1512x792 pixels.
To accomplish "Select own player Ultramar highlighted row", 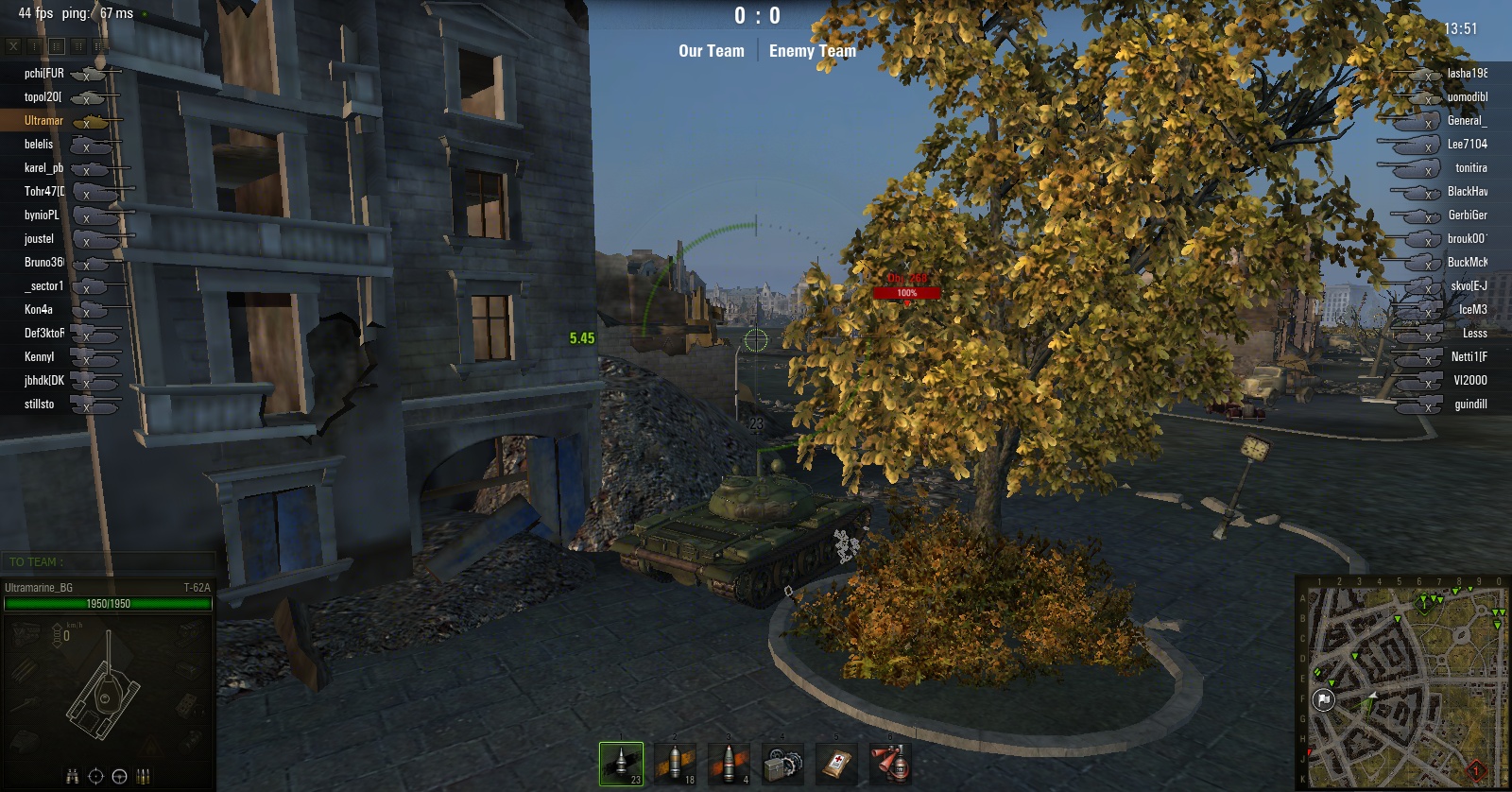I will point(43,120).
